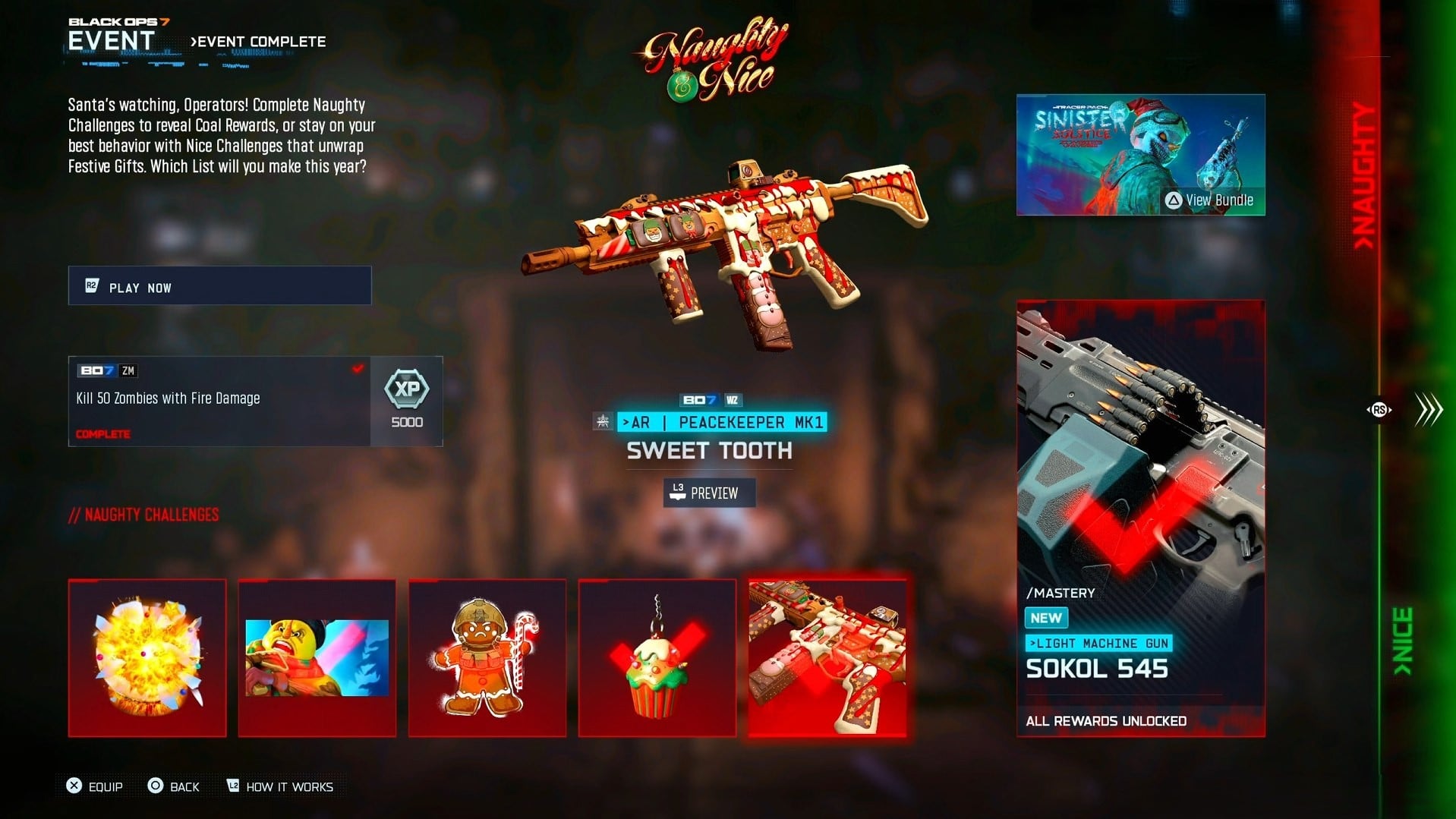Equip the selected reward
1456x819 pixels.
pos(95,786)
